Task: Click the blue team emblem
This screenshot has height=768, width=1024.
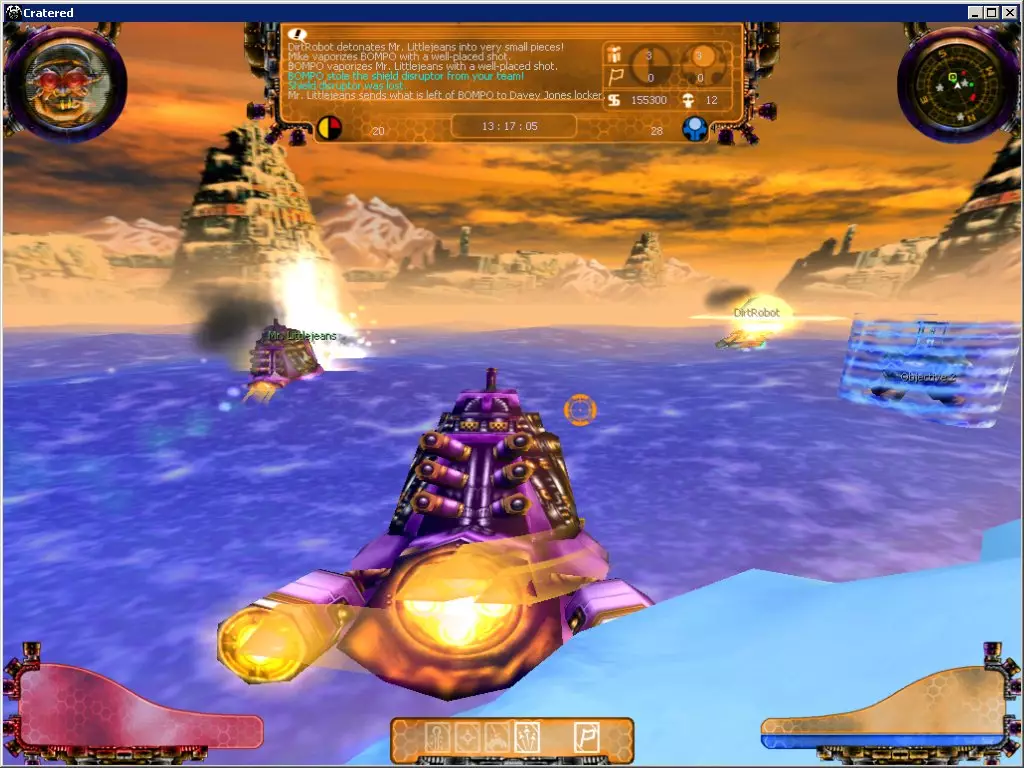Action: click(695, 128)
